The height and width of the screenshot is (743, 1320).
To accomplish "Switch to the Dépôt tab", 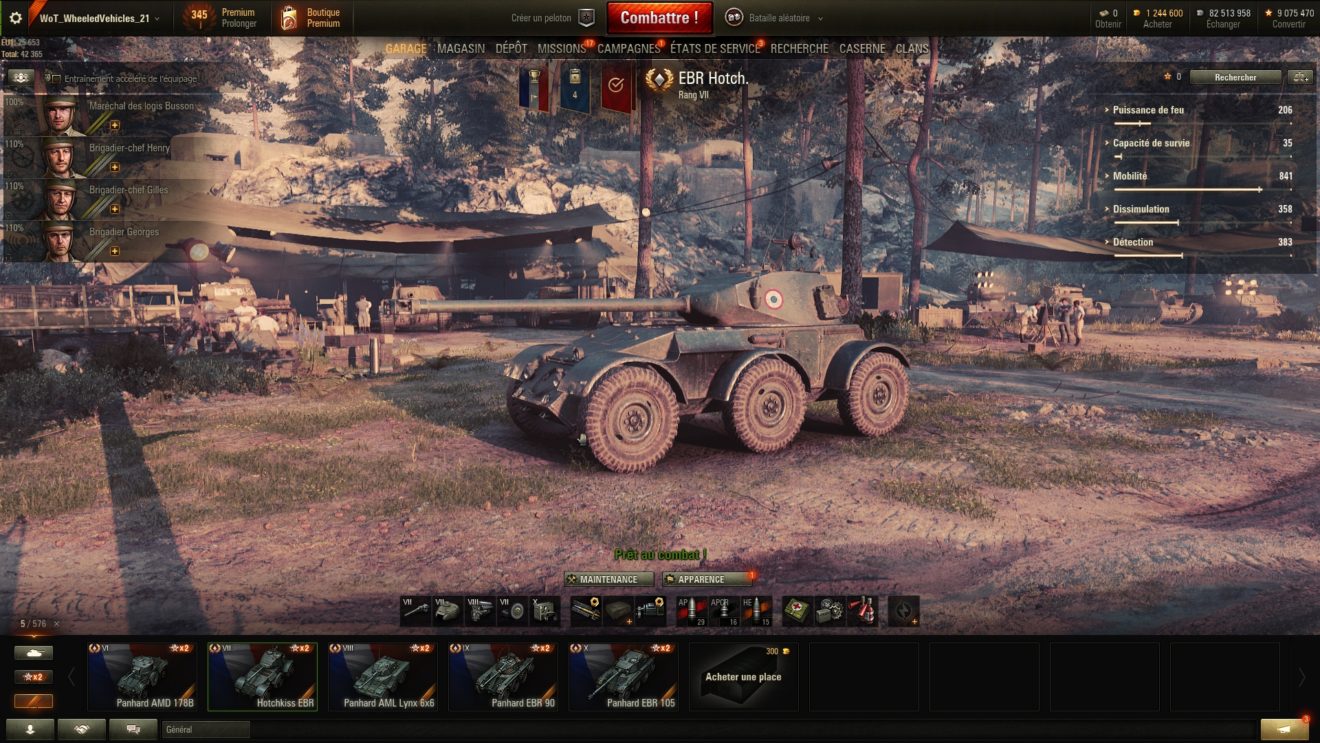I will 511,49.
